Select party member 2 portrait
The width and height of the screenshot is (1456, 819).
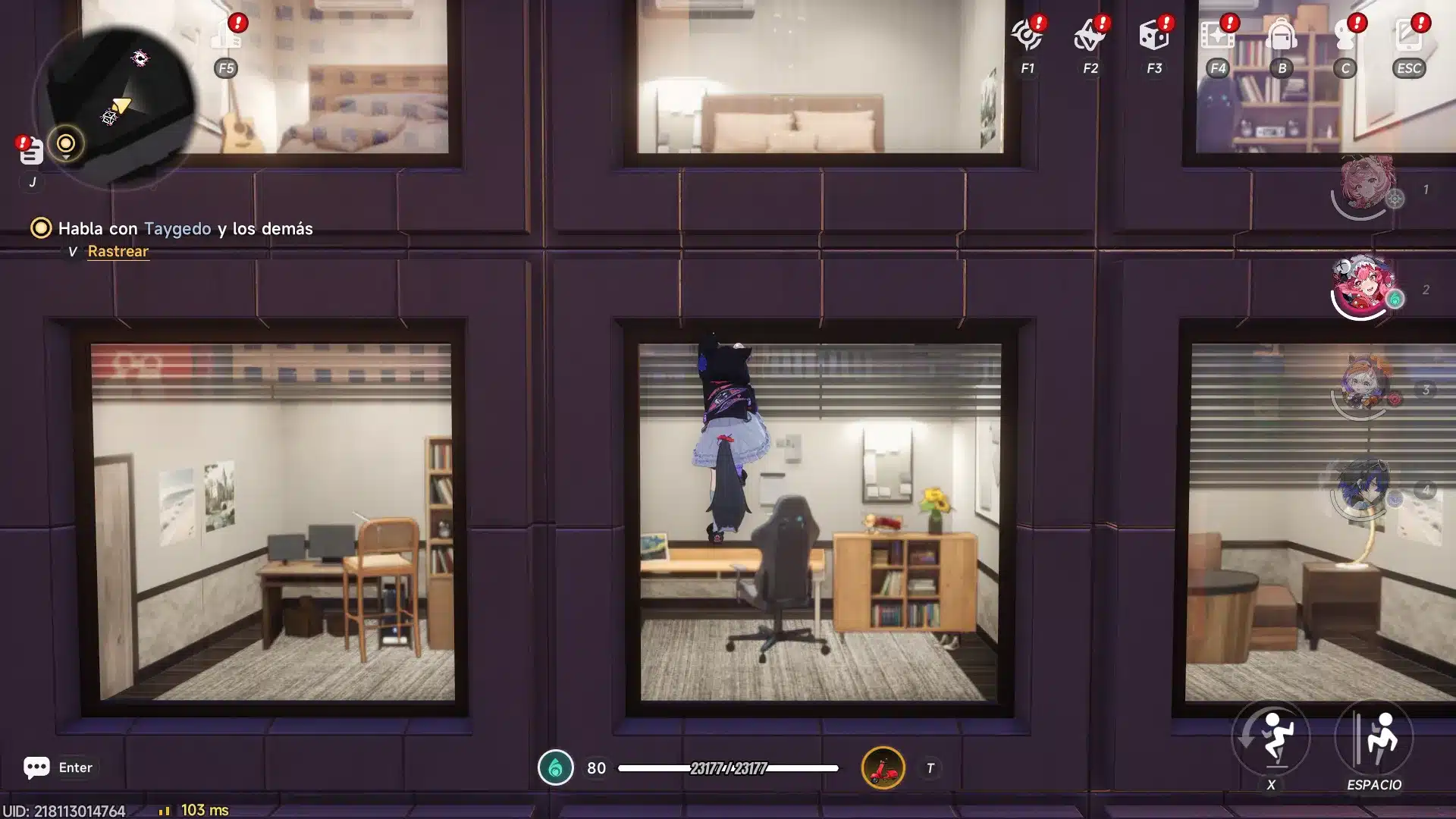[1365, 287]
